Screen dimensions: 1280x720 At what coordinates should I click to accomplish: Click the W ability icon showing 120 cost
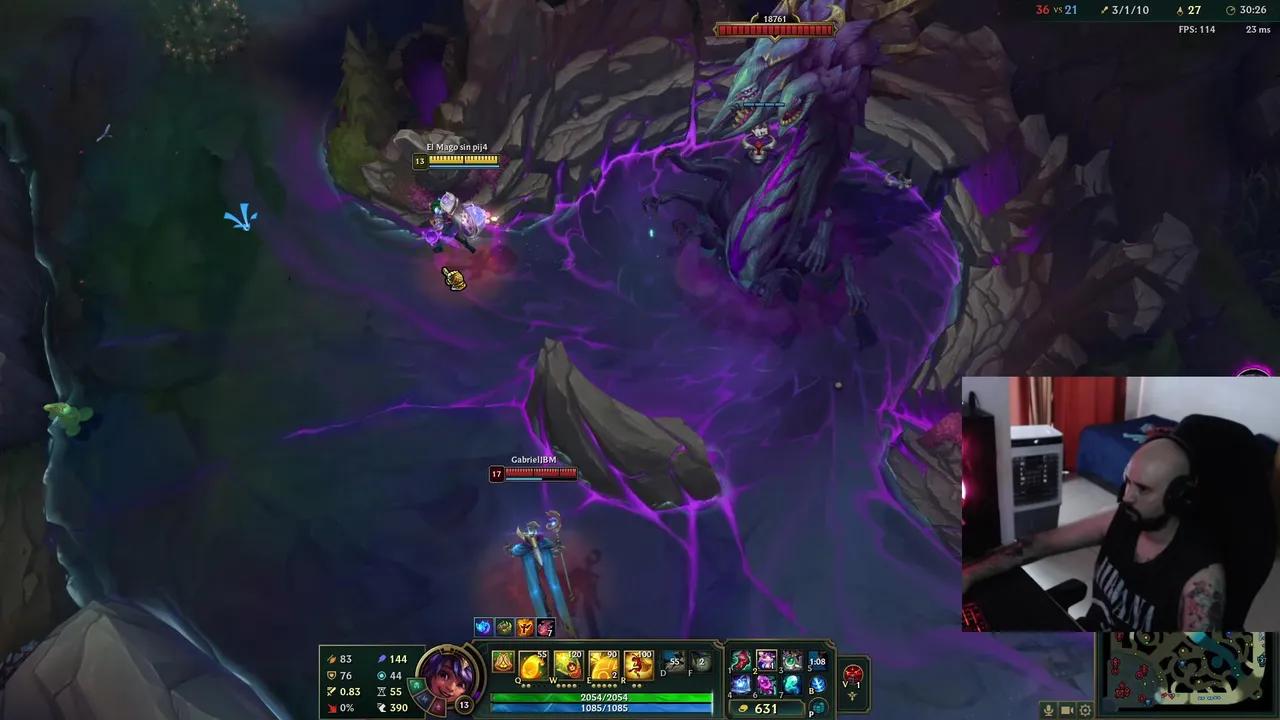[567, 662]
